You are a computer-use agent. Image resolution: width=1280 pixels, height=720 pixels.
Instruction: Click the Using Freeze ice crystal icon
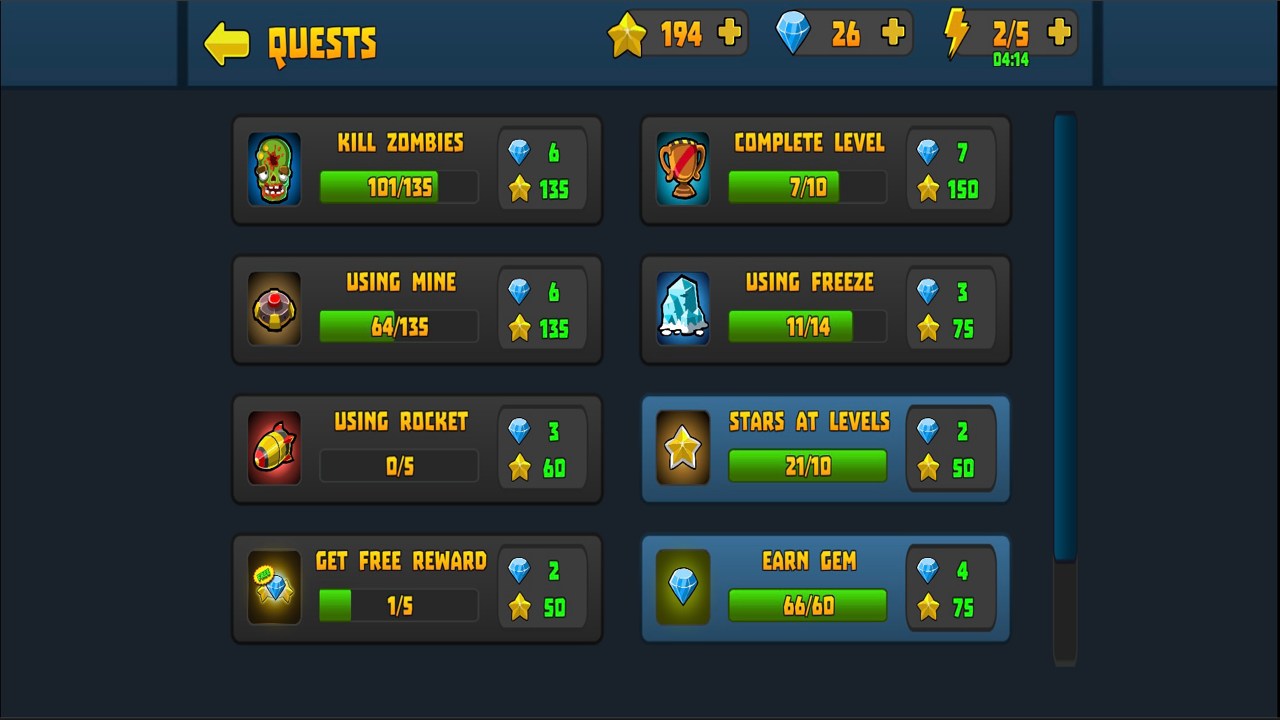(x=683, y=309)
